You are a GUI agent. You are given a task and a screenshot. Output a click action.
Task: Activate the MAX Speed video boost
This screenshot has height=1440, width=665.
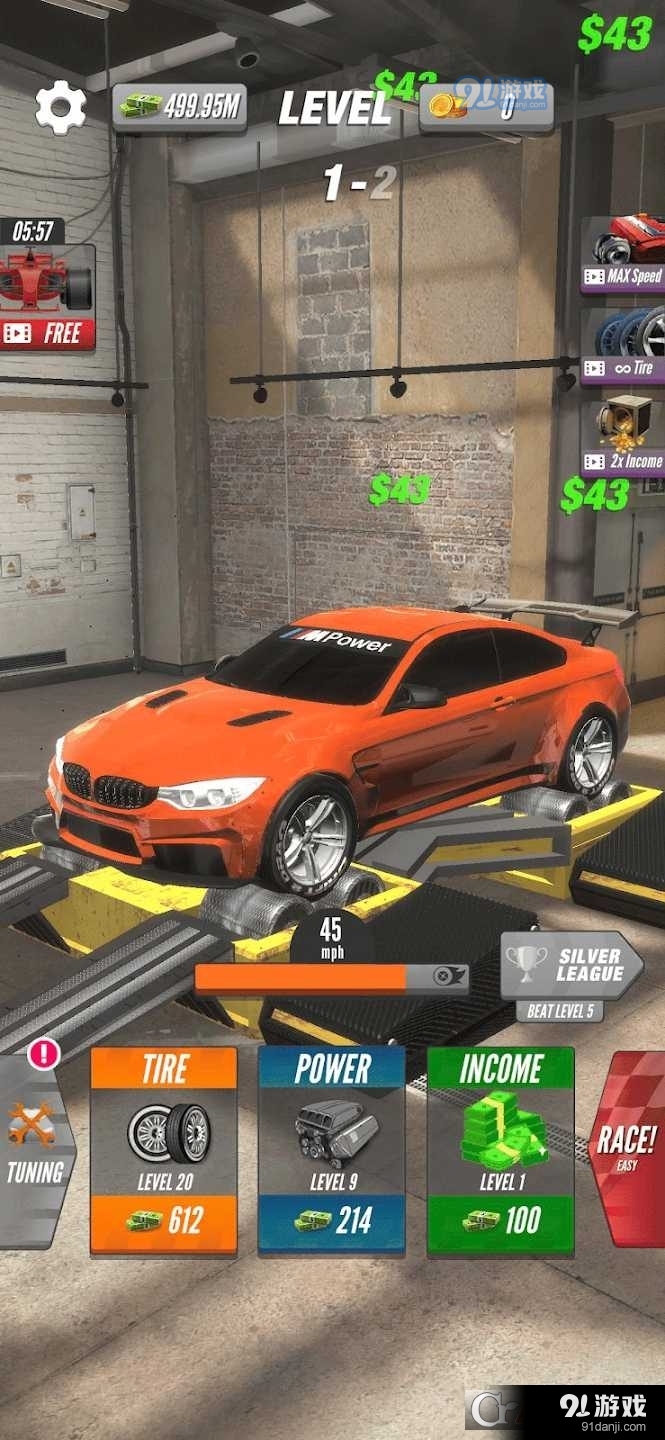pos(625,256)
